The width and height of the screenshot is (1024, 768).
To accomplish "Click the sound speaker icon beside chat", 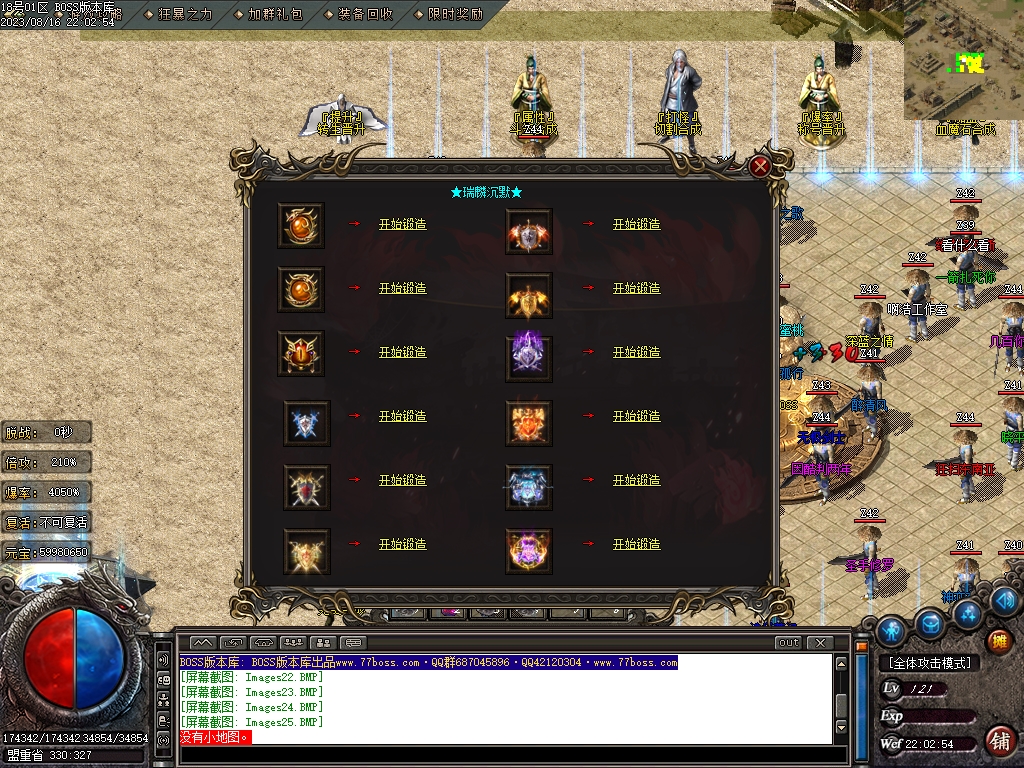I will pos(163,661).
